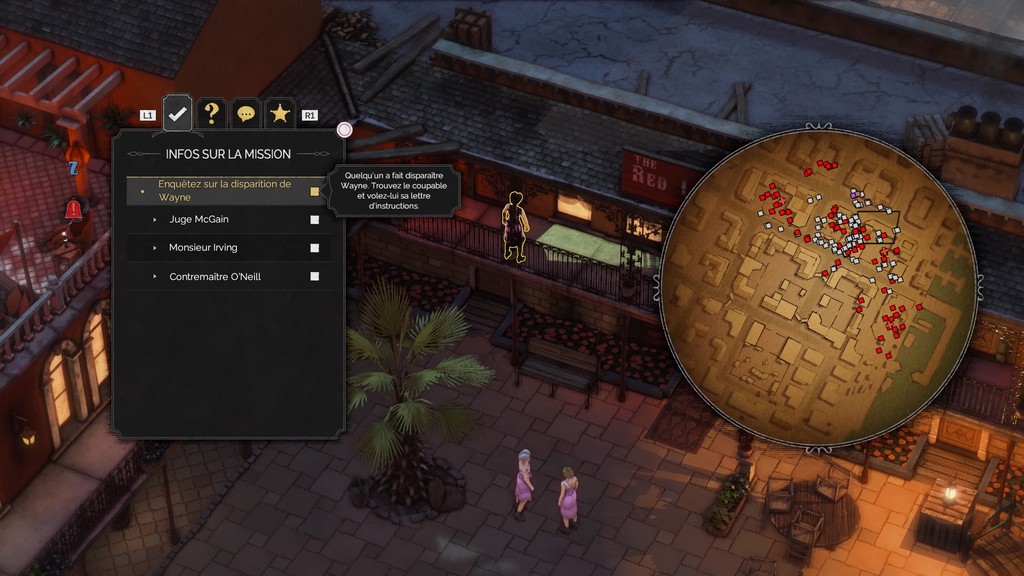Toggle the checkbox beside Contremaître O'Neill
Viewport: 1024px width, 576px height.
tap(314, 276)
